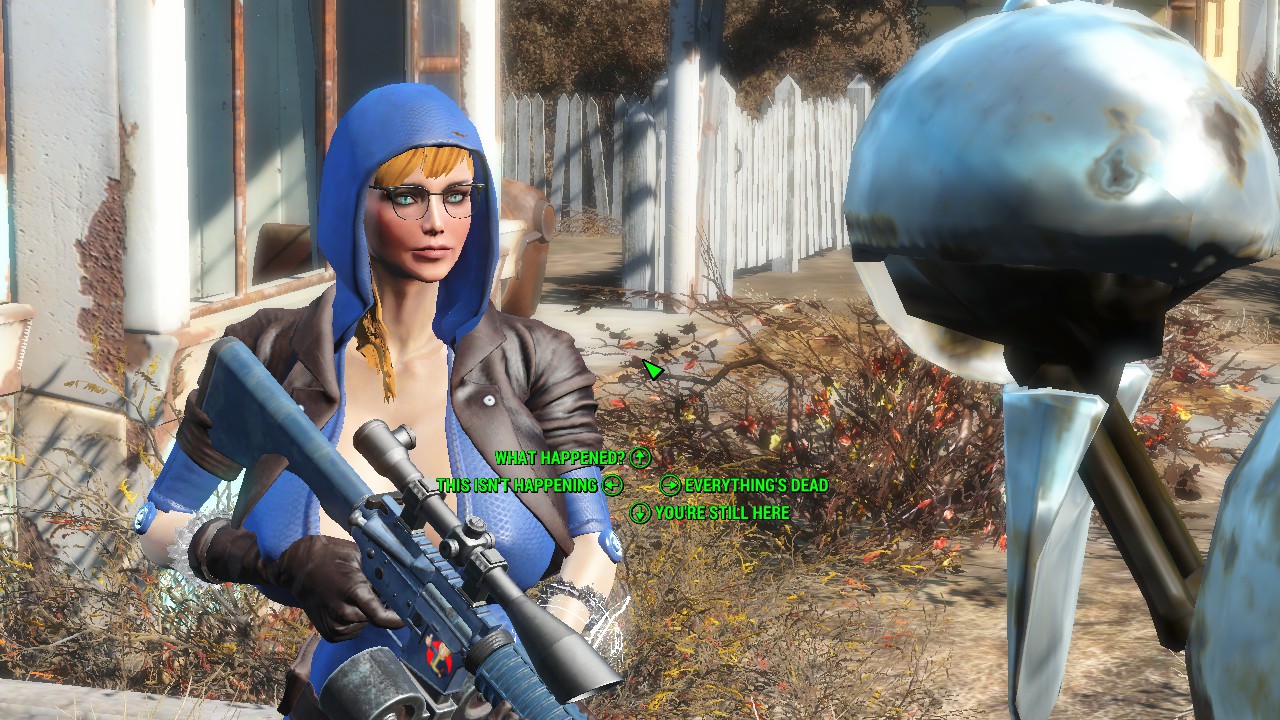Pick the "Everything's dead" dialogue option
1280x720 pixels.
756,485
